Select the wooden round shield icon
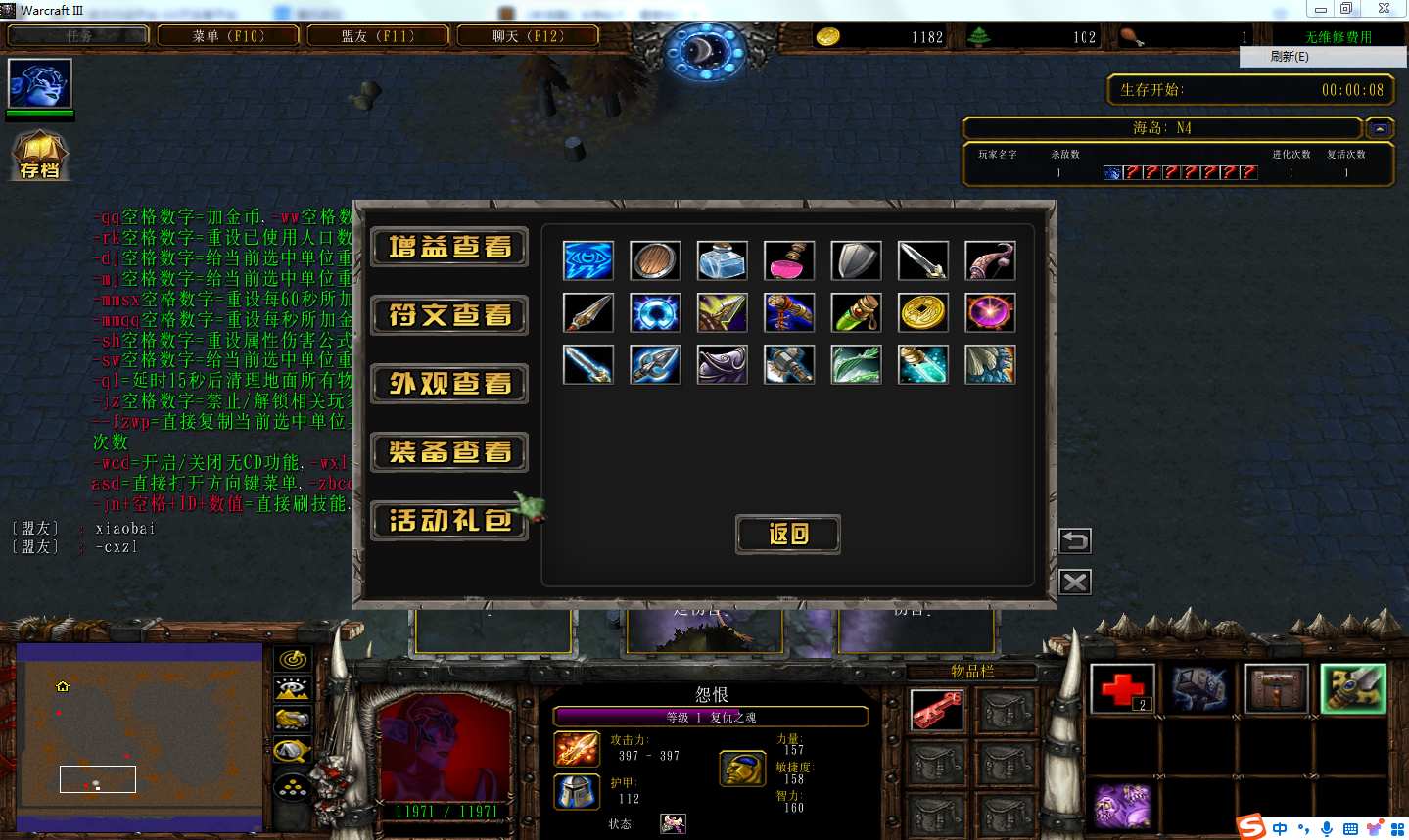1409x840 pixels. 655,261
